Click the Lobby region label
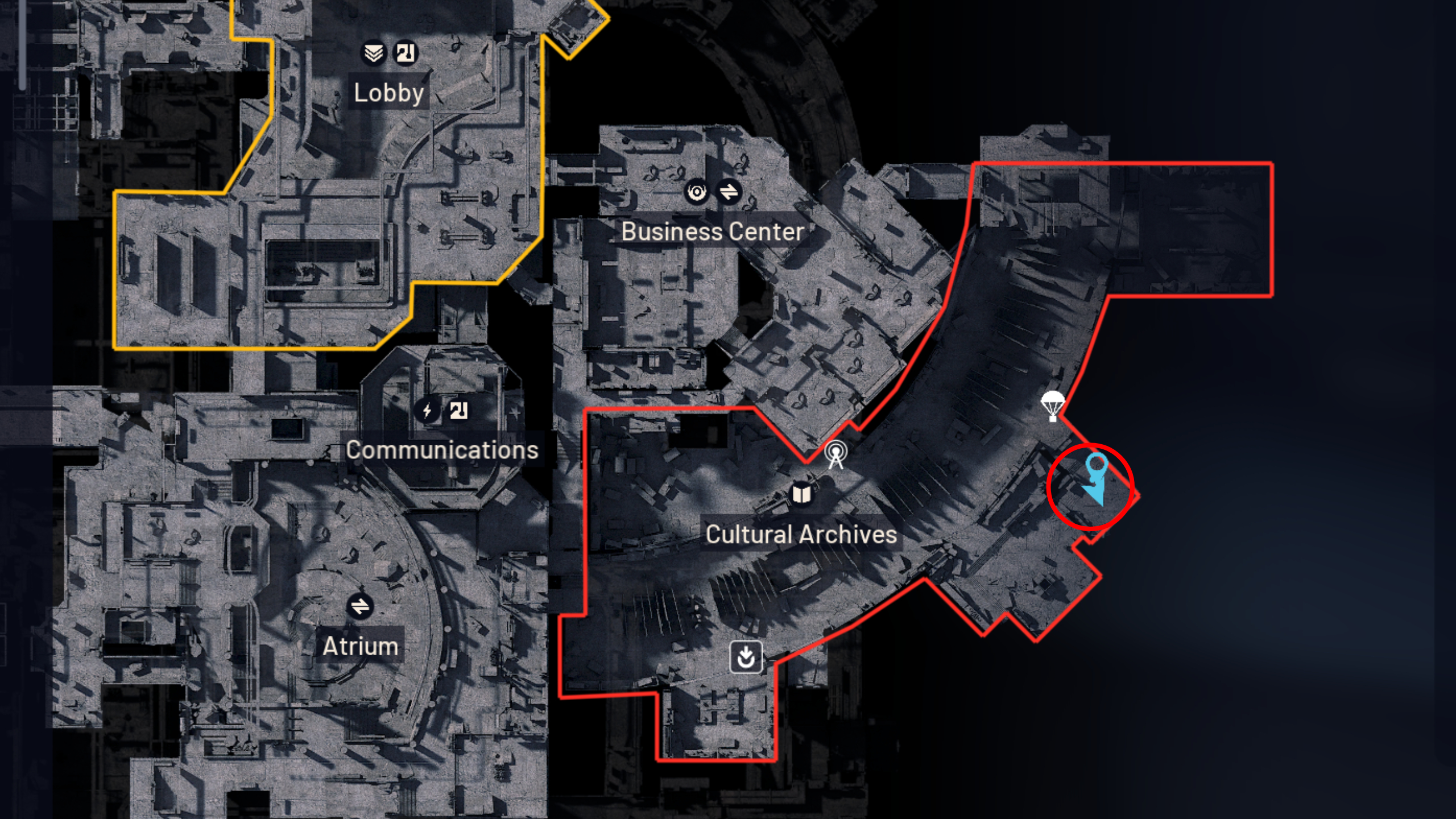 388,93
